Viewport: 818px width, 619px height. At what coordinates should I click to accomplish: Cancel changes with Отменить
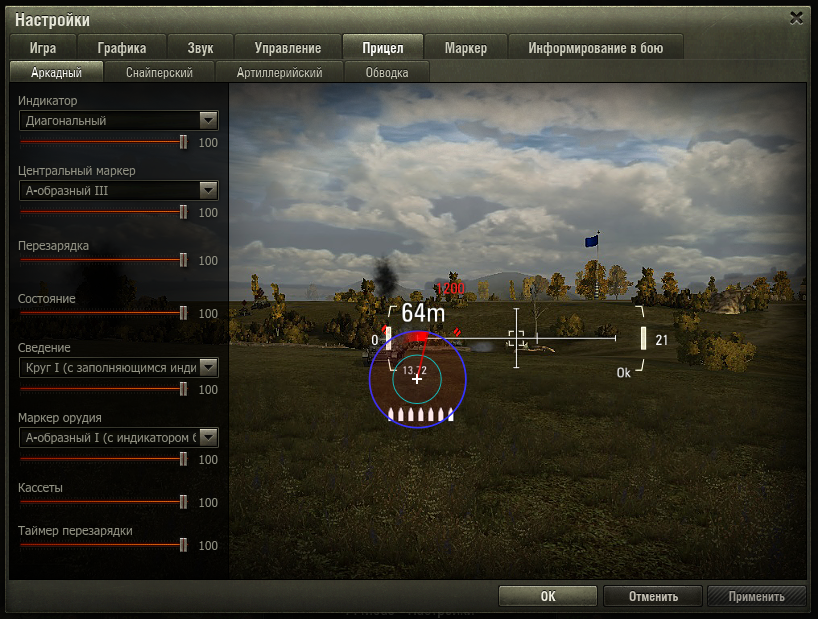coord(654,597)
